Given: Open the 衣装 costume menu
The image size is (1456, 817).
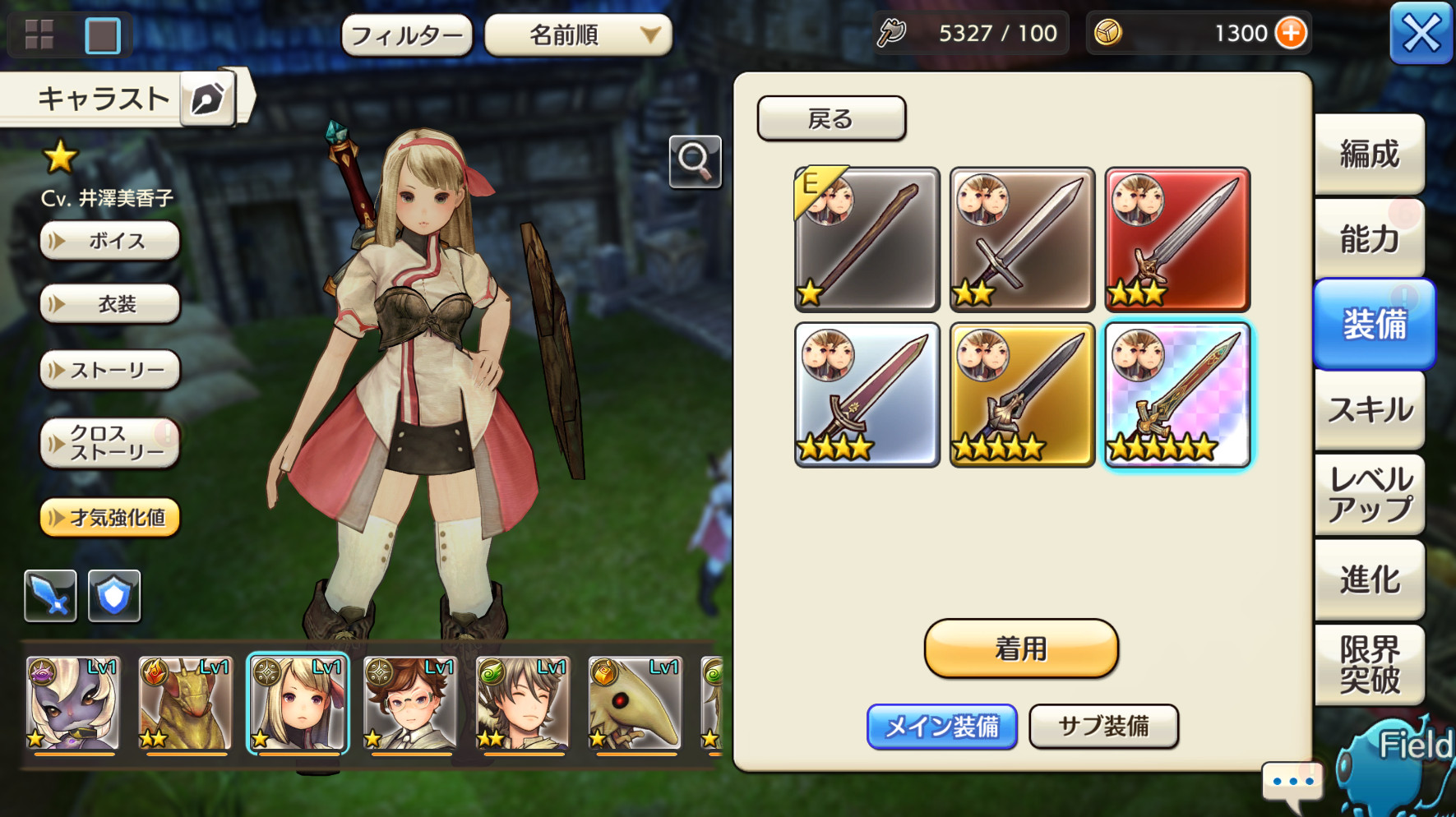Looking at the screenshot, I should pyautogui.click(x=109, y=304).
